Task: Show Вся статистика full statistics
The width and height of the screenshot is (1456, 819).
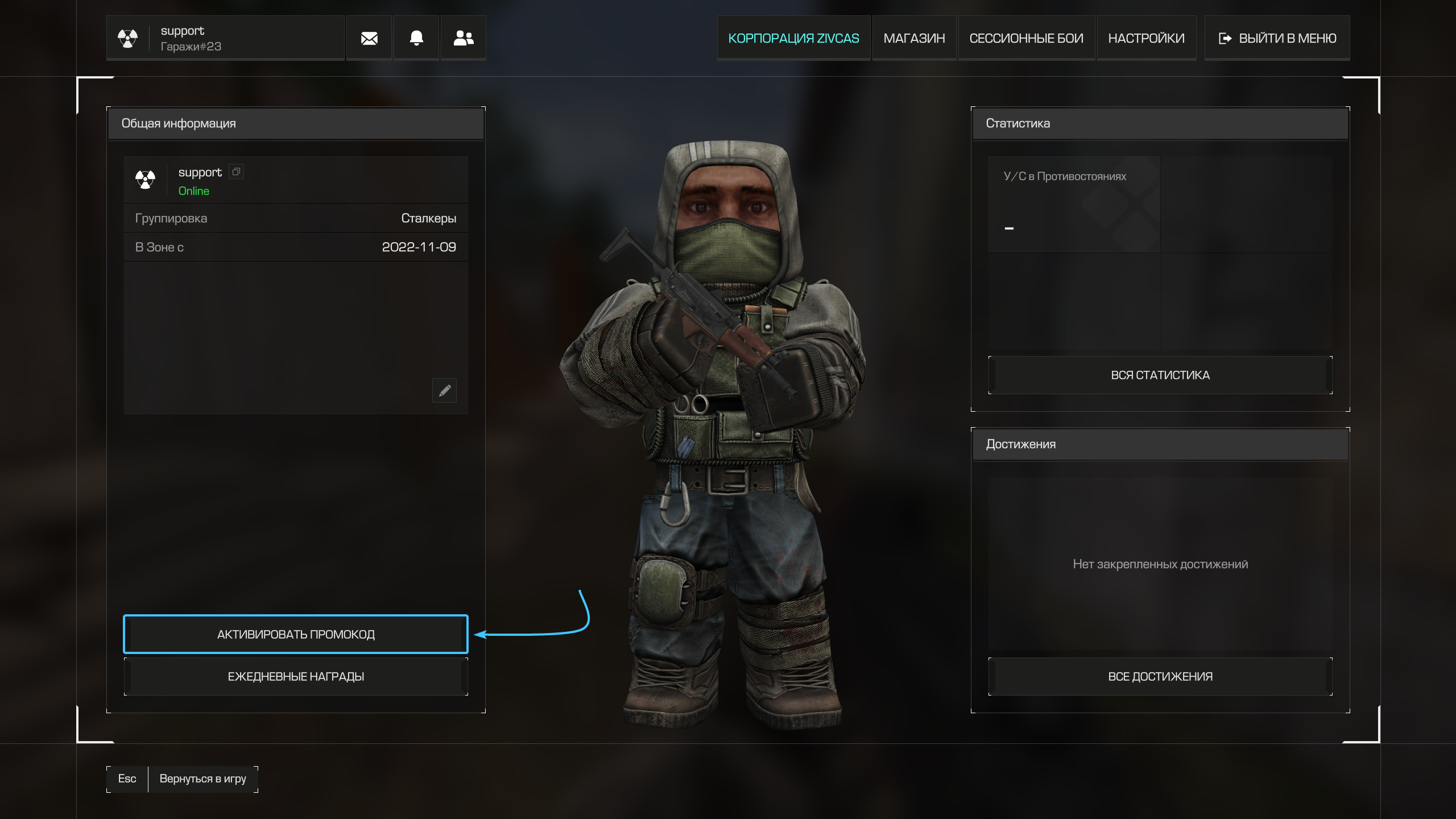Action: tap(1160, 375)
